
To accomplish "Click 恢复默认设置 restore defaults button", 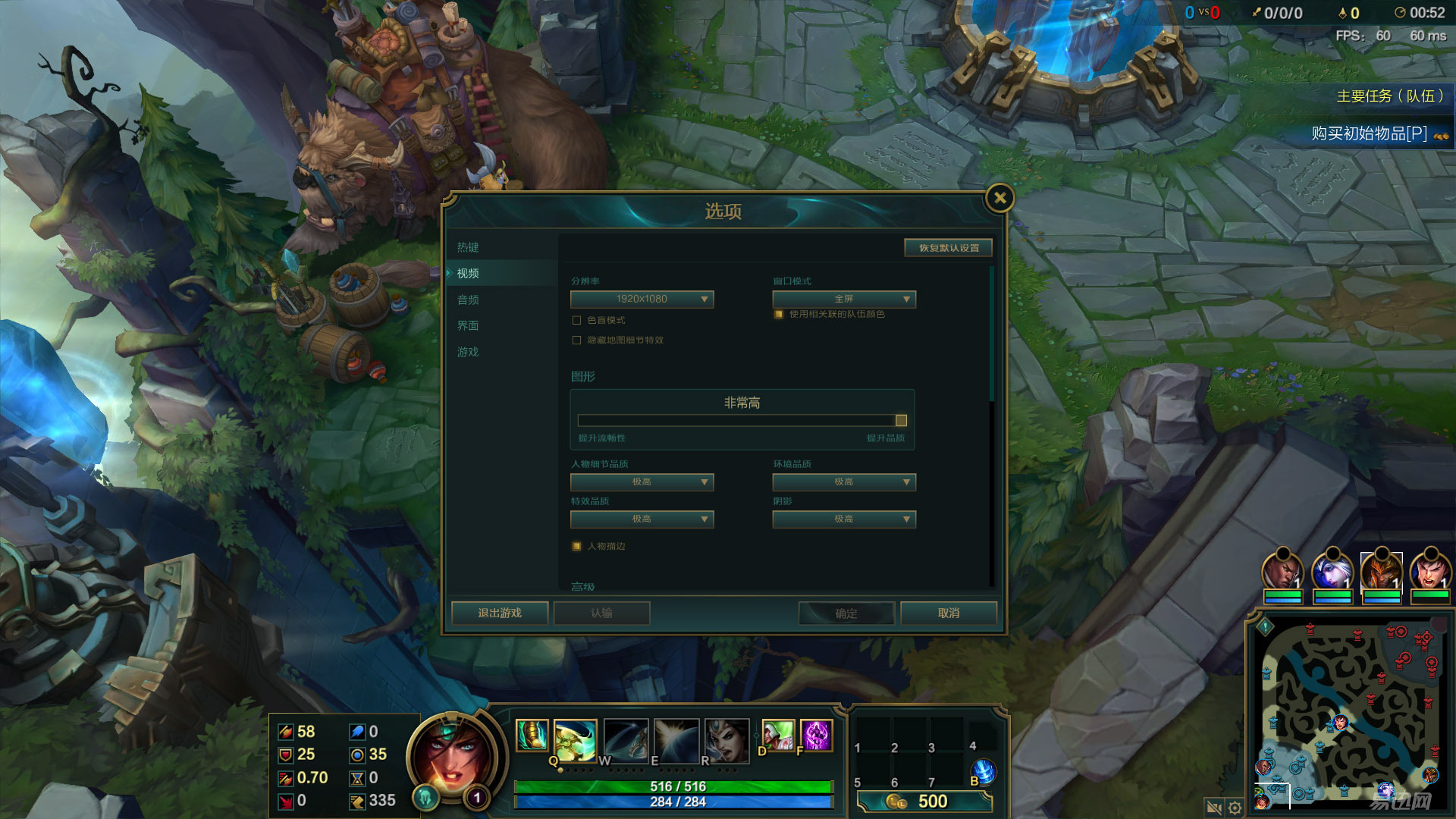I will coord(948,248).
